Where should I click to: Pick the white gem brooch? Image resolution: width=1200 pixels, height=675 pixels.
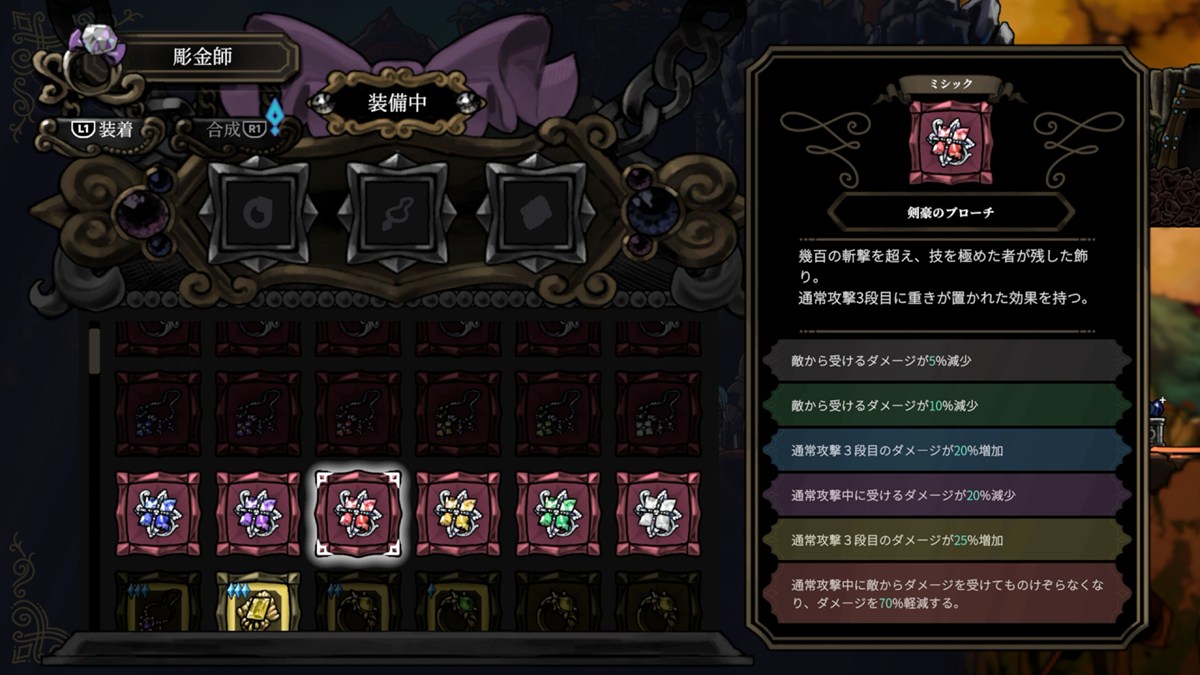click(658, 513)
